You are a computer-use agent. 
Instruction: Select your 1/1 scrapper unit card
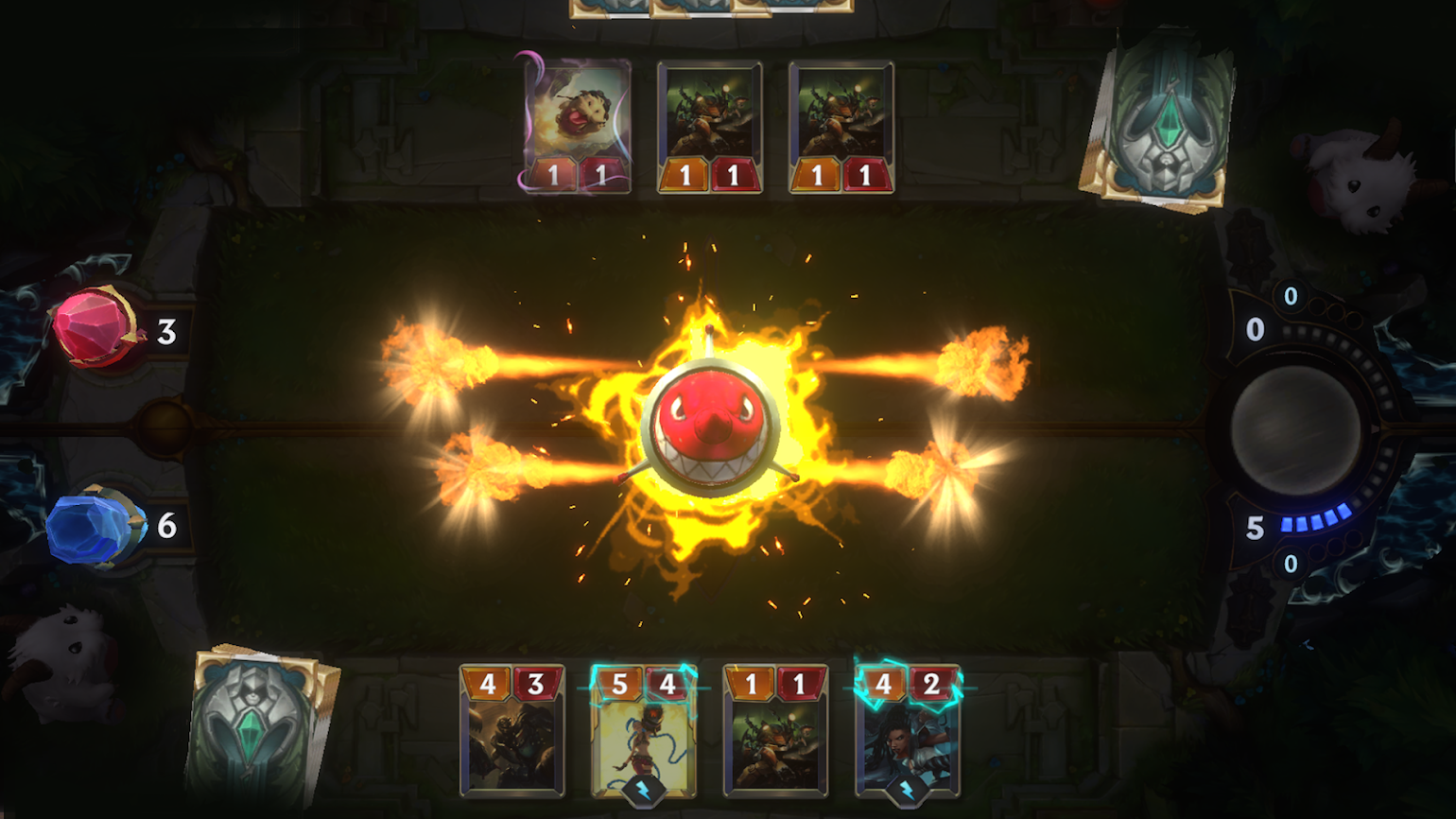click(x=774, y=733)
